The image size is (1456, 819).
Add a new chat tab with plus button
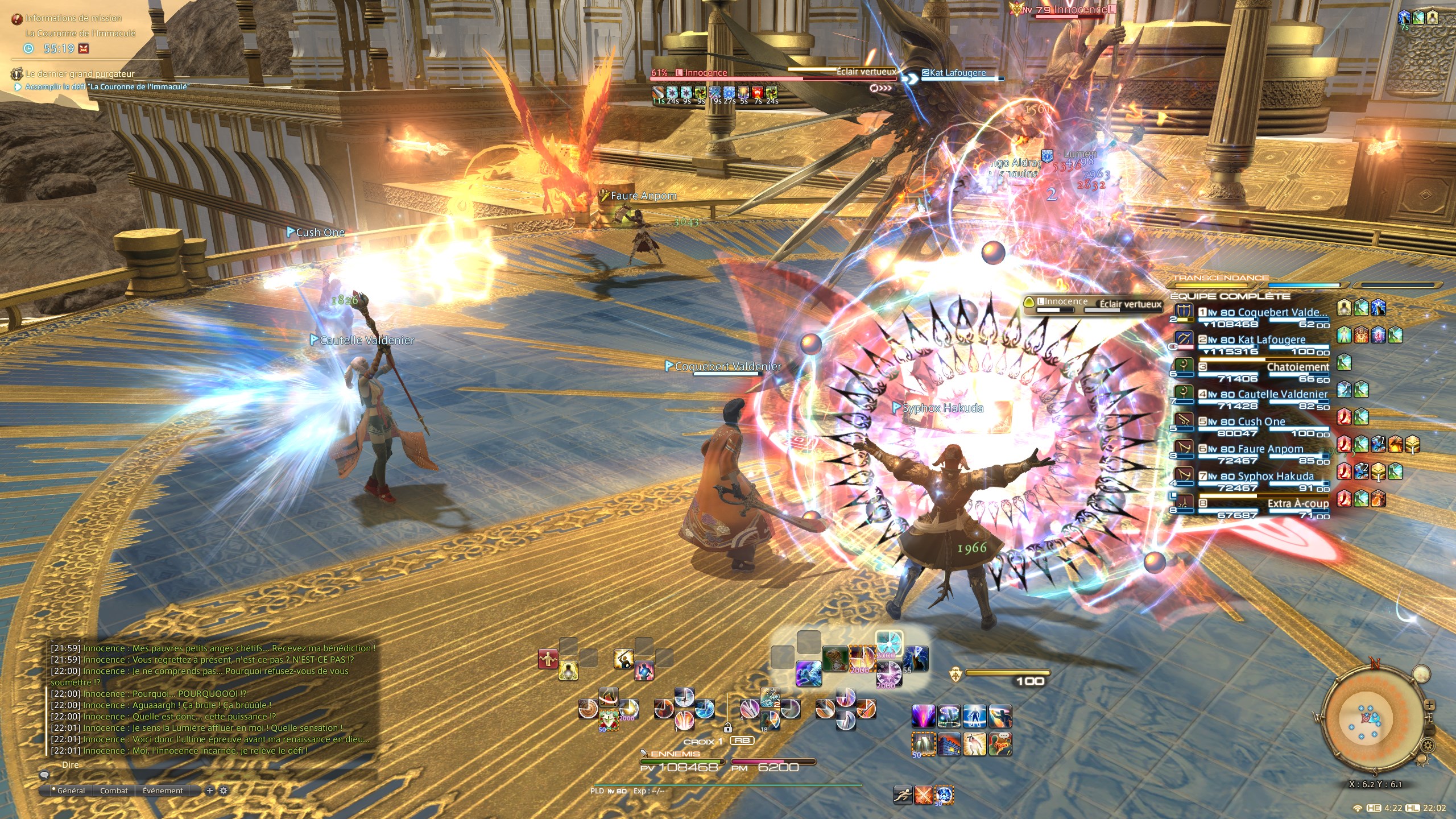pyautogui.click(x=210, y=791)
